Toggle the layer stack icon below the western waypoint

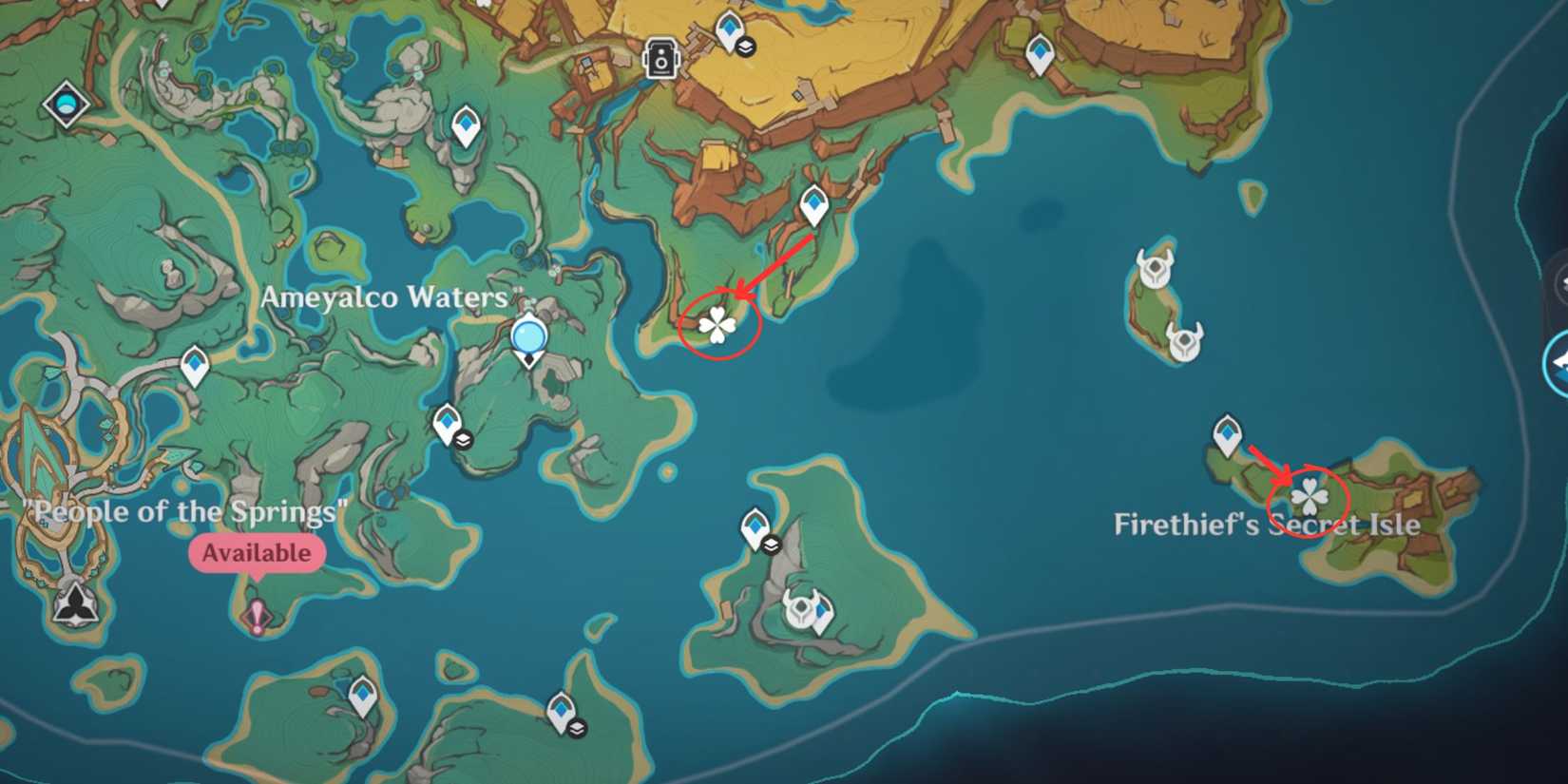462,441
